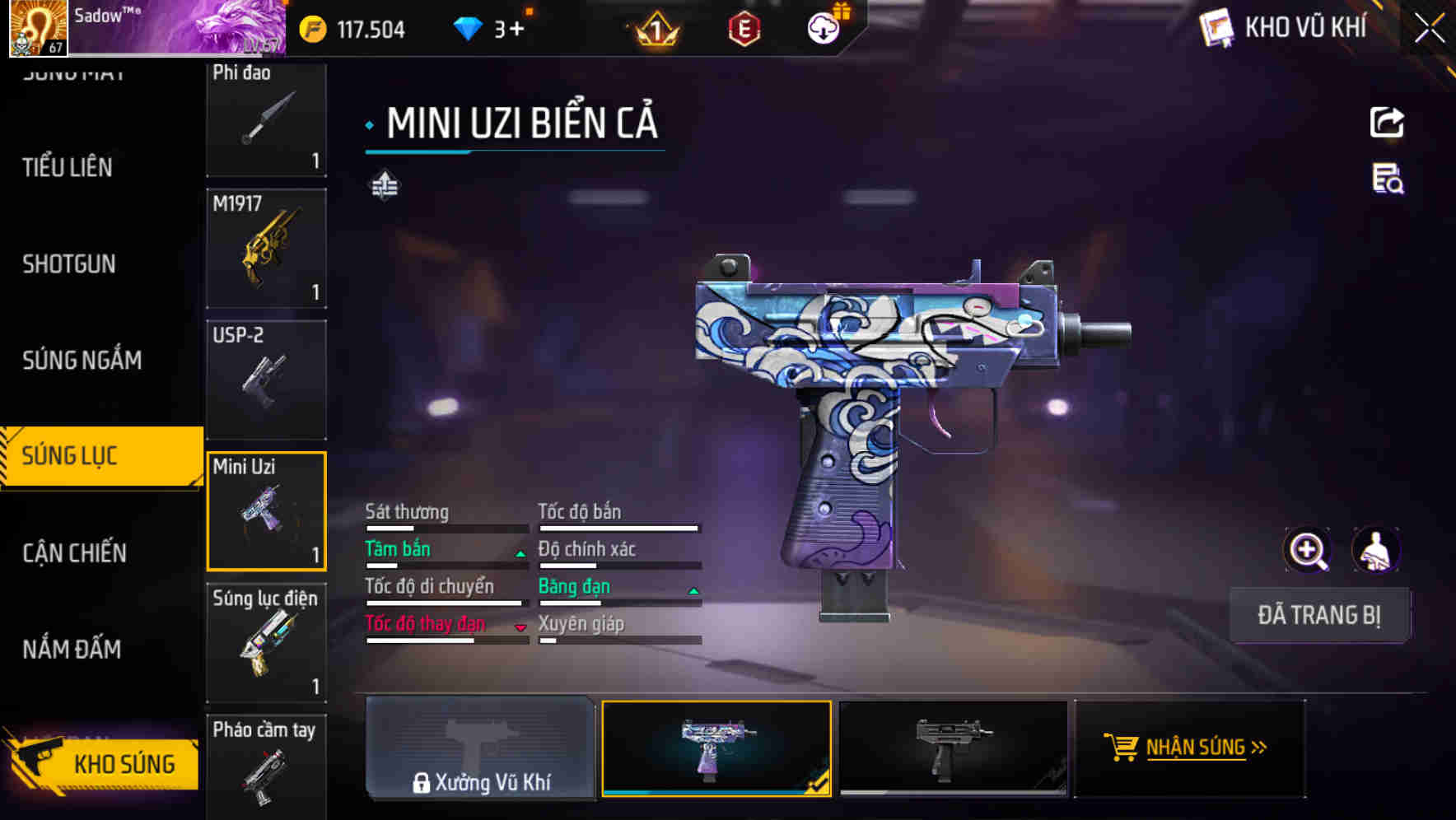
Task: Show the character preview with weapon
Action: click(x=1376, y=550)
